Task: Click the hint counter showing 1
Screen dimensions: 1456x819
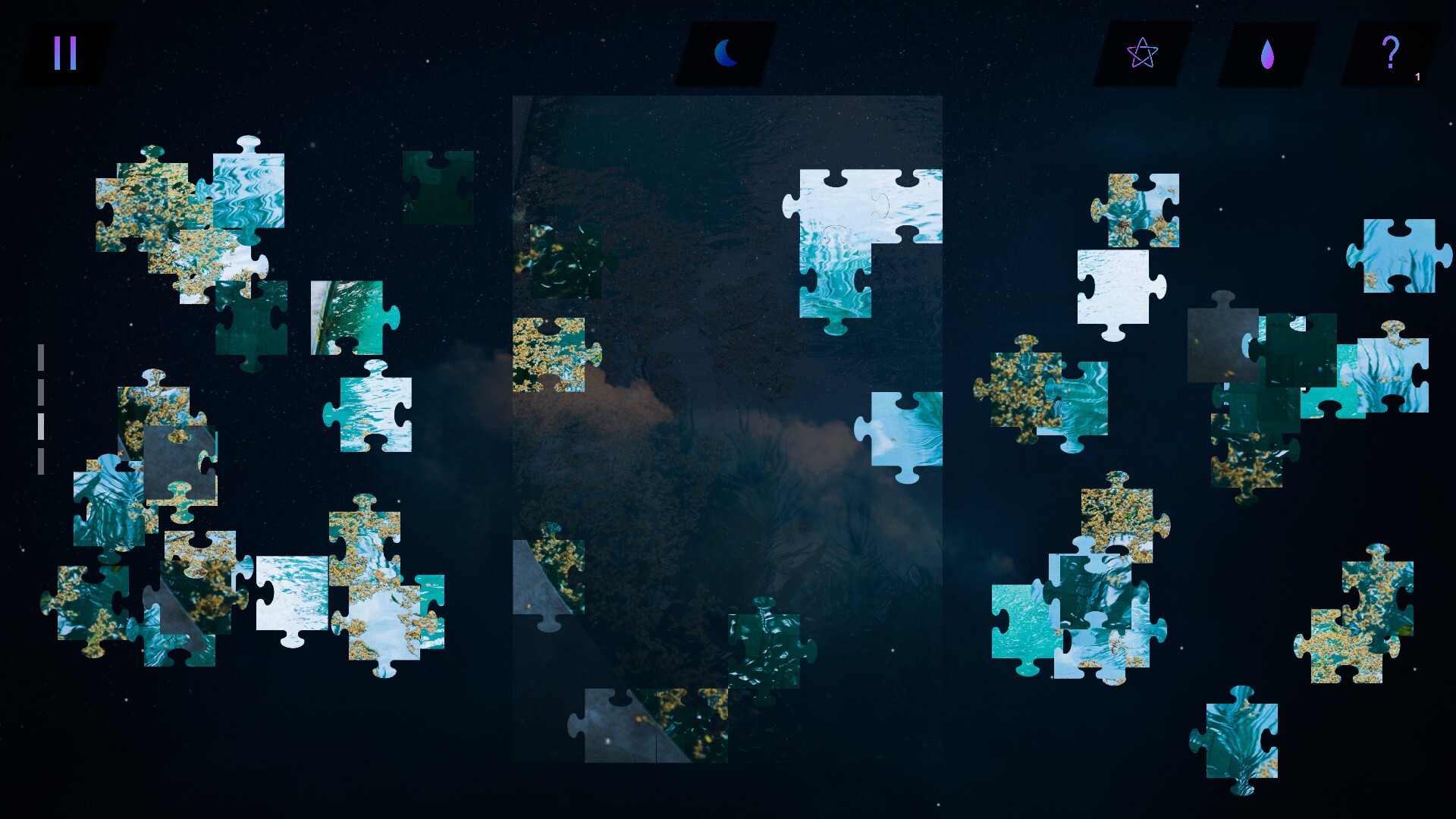Action: [1417, 76]
